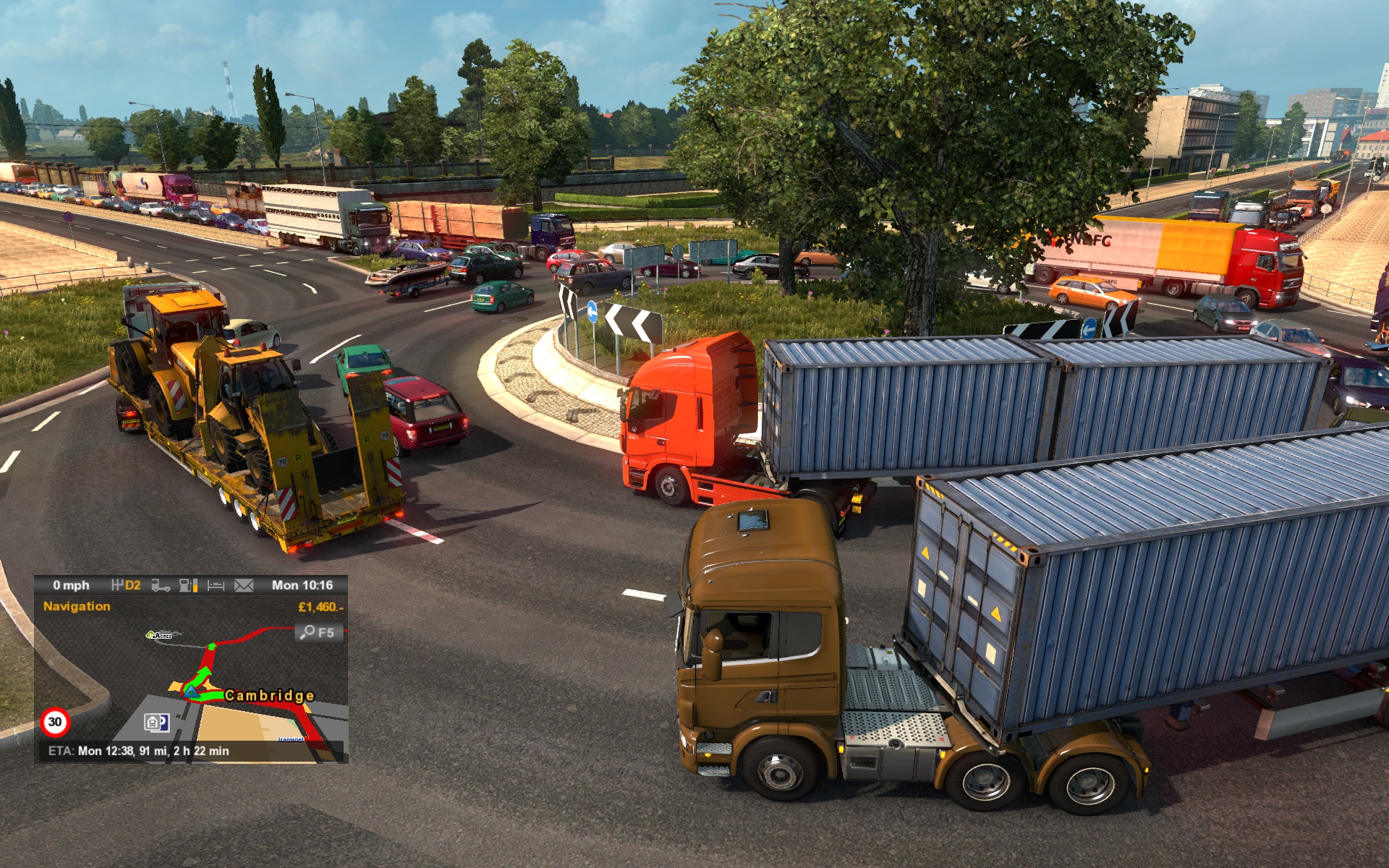The width and height of the screenshot is (1389, 868).
Task: Select the fuel pump status icon
Action: pyautogui.click(x=188, y=585)
